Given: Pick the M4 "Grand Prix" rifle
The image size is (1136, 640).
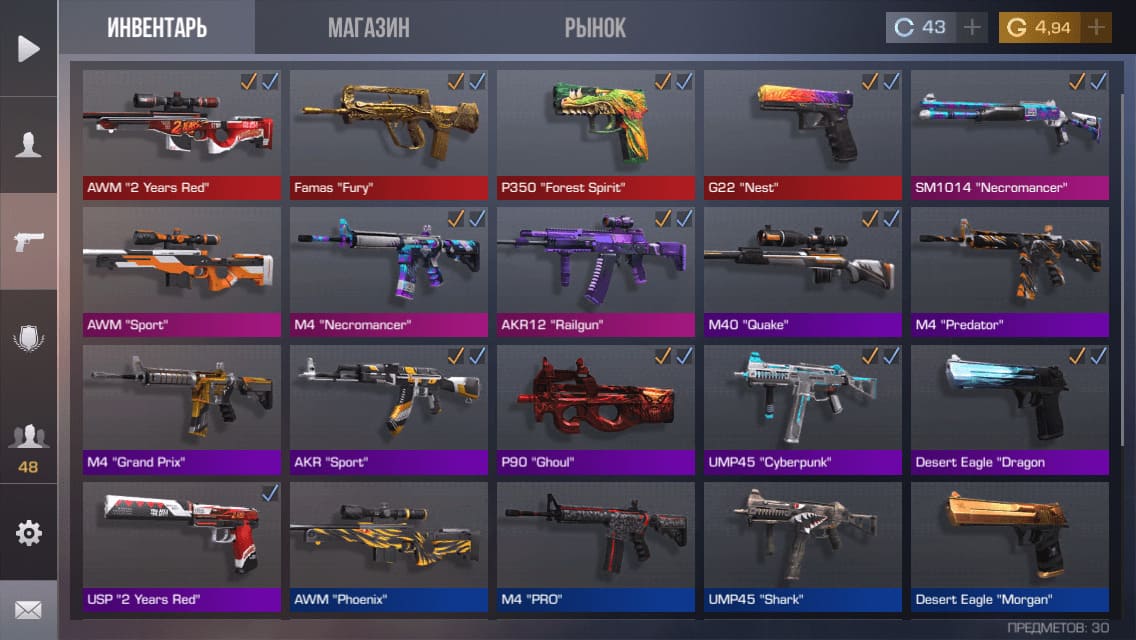Looking at the screenshot, I should (181, 406).
